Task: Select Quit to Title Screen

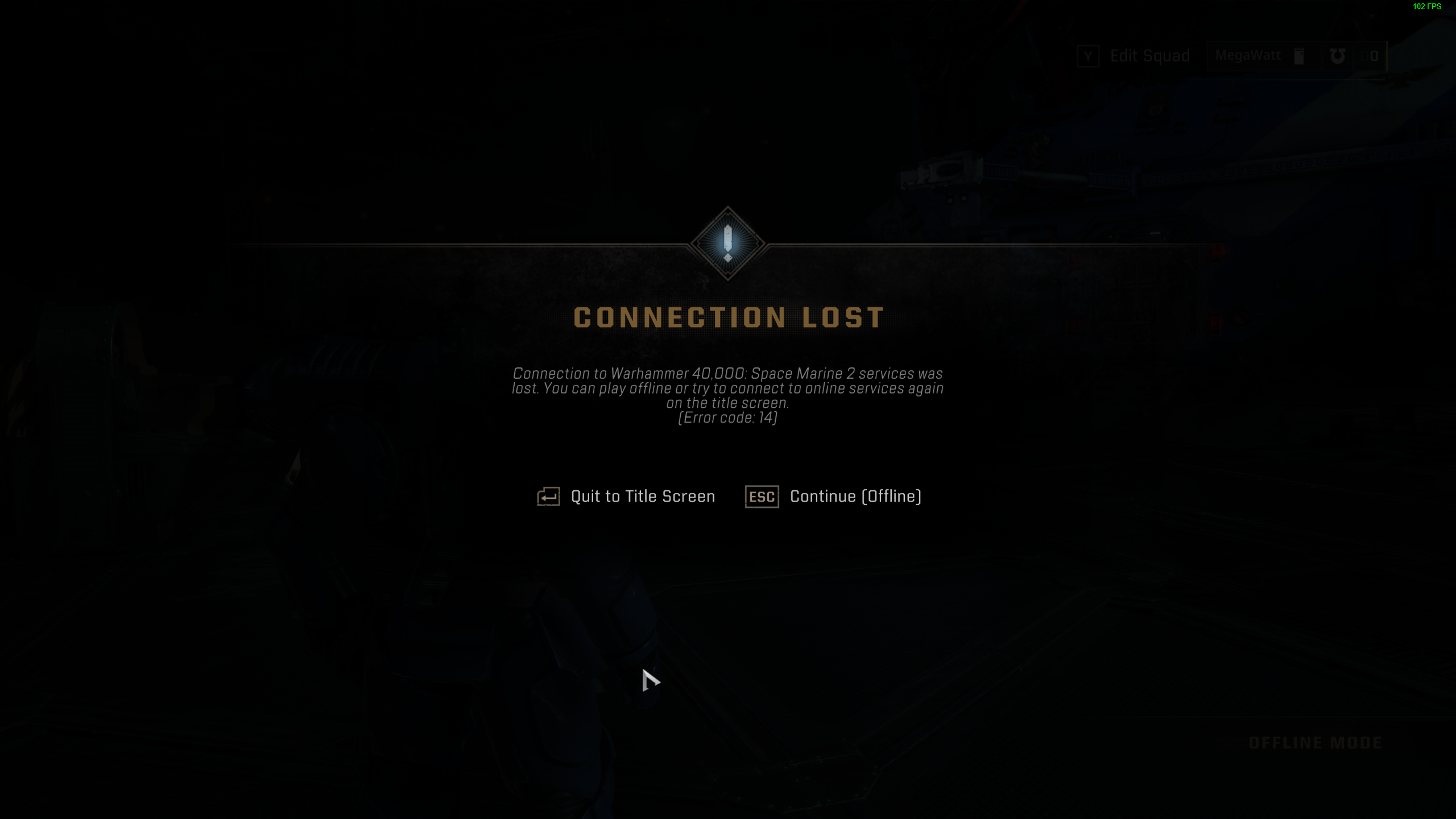Action: pyautogui.click(x=643, y=496)
